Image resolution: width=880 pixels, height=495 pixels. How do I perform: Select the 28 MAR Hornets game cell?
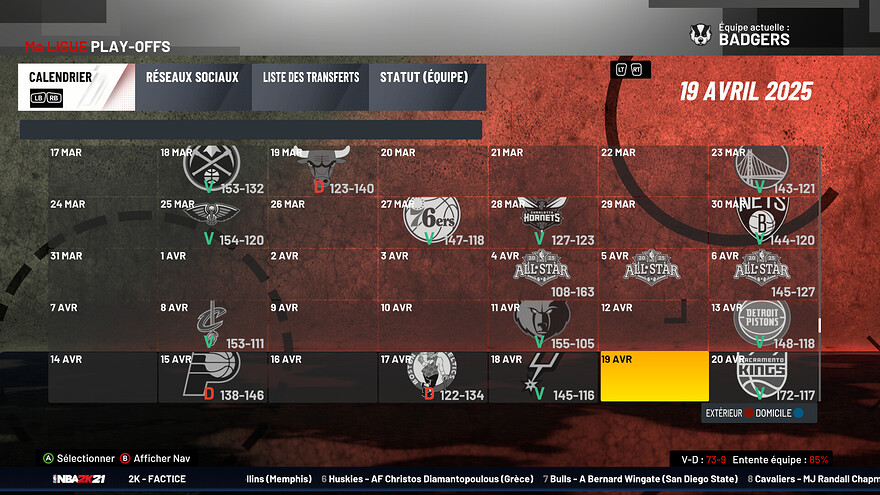click(x=544, y=222)
